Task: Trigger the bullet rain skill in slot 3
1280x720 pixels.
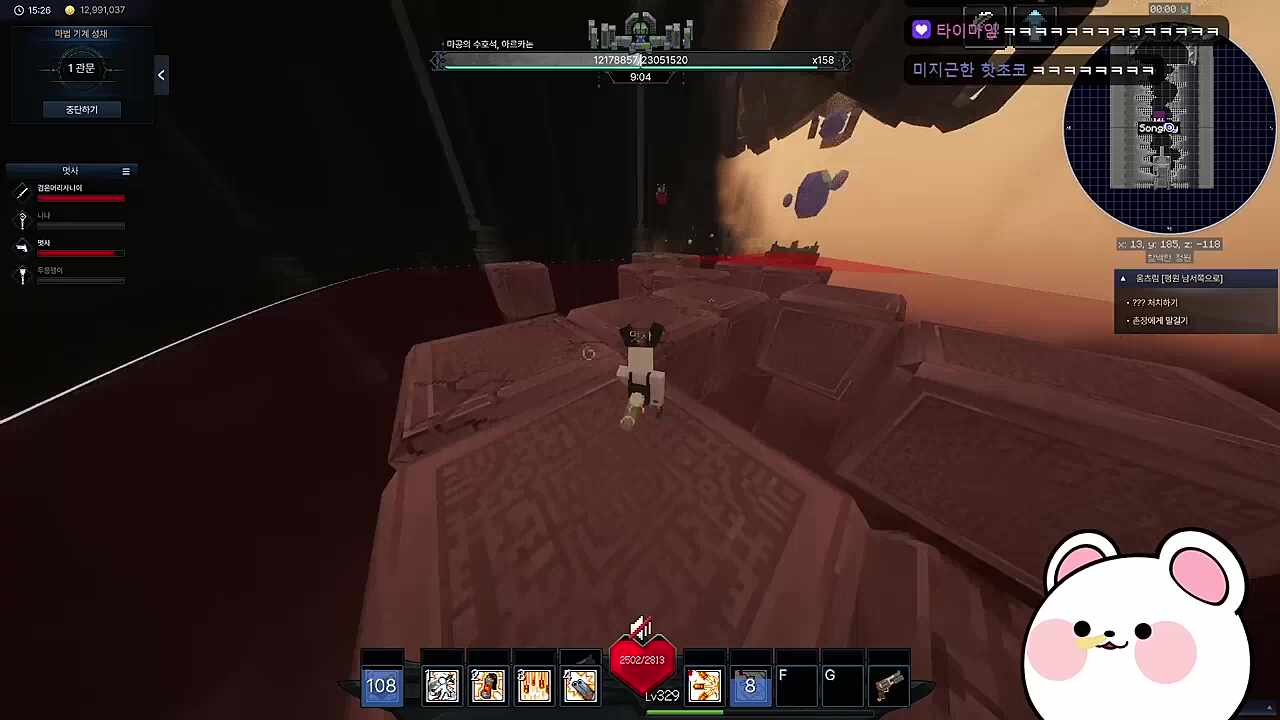Action: pos(534,685)
